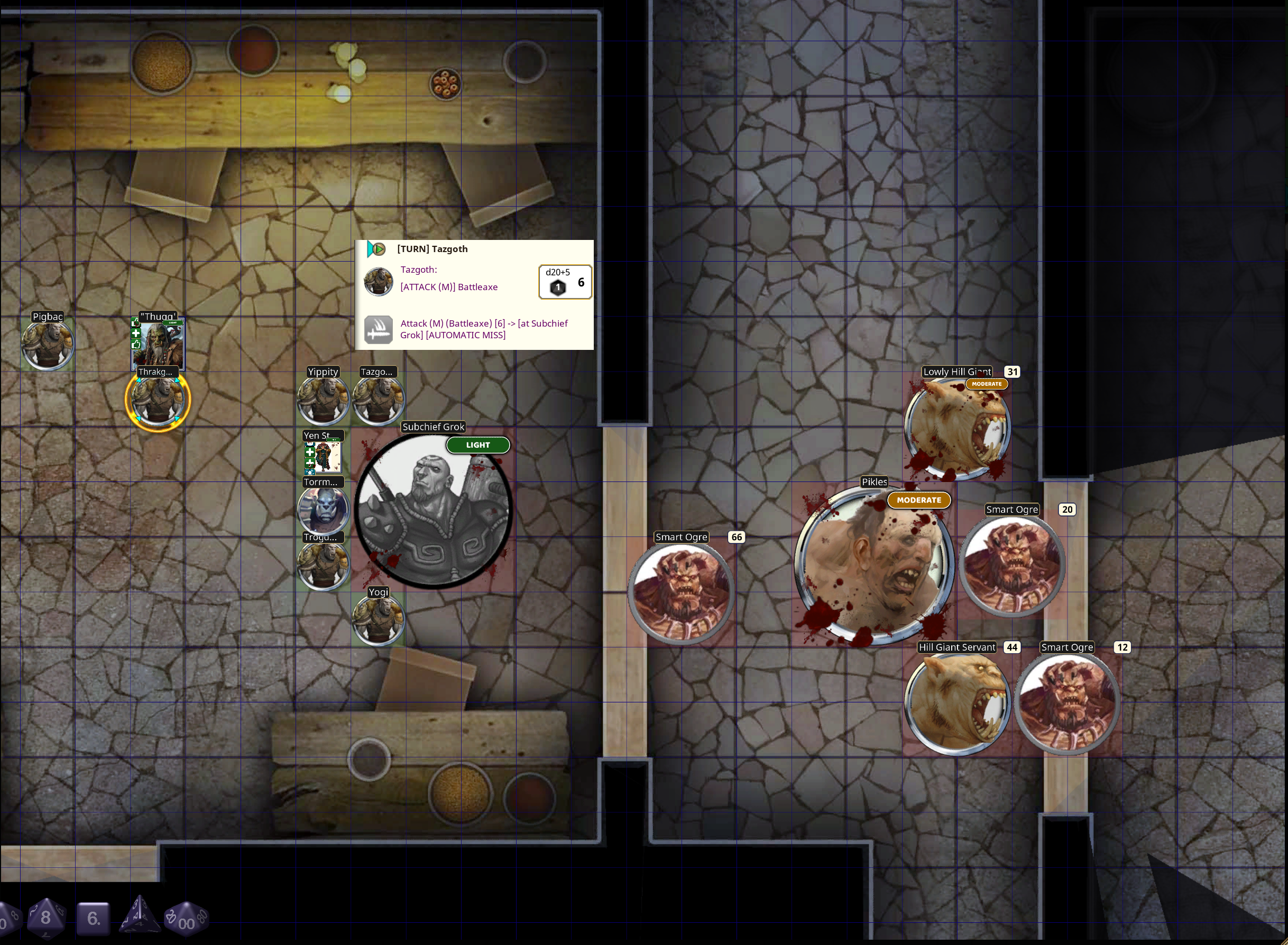
Task: Pick the six-sided d6 die
Action: (x=93, y=919)
